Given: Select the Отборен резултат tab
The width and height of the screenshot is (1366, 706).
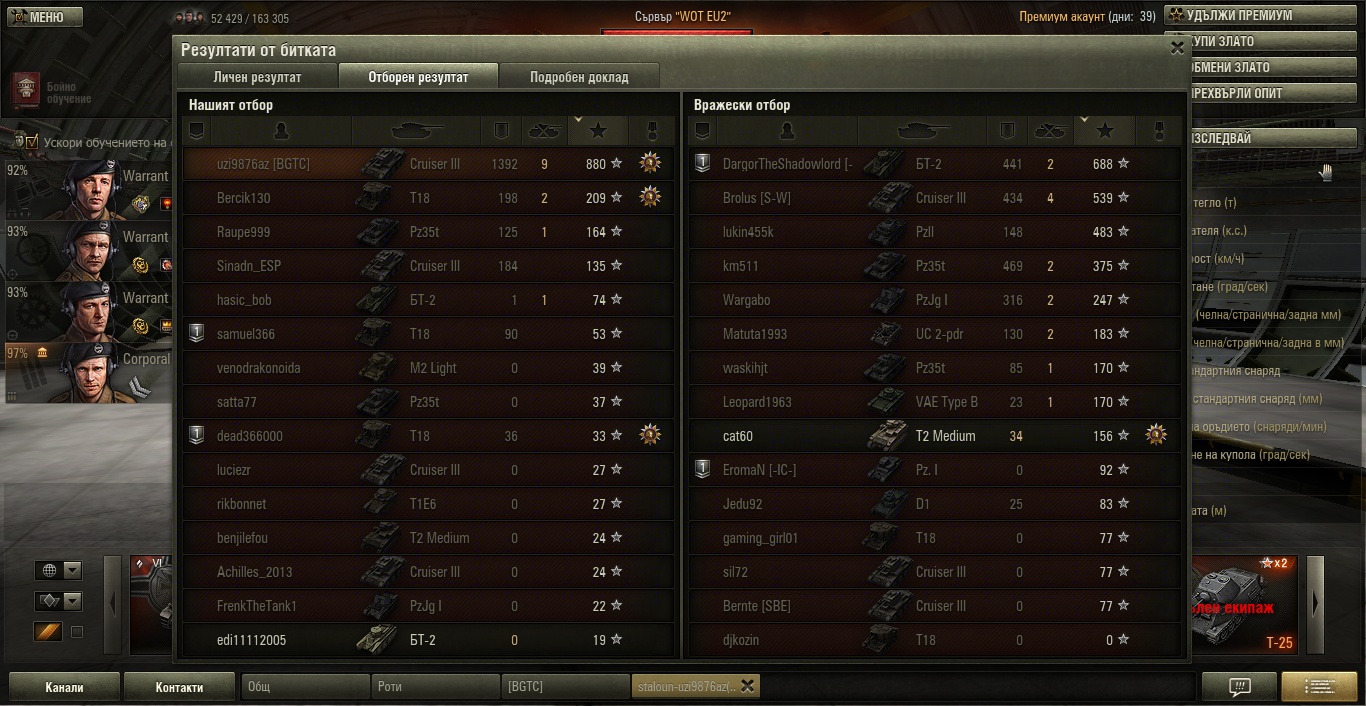Looking at the screenshot, I should pyautogui.click(x=418, y=77).
